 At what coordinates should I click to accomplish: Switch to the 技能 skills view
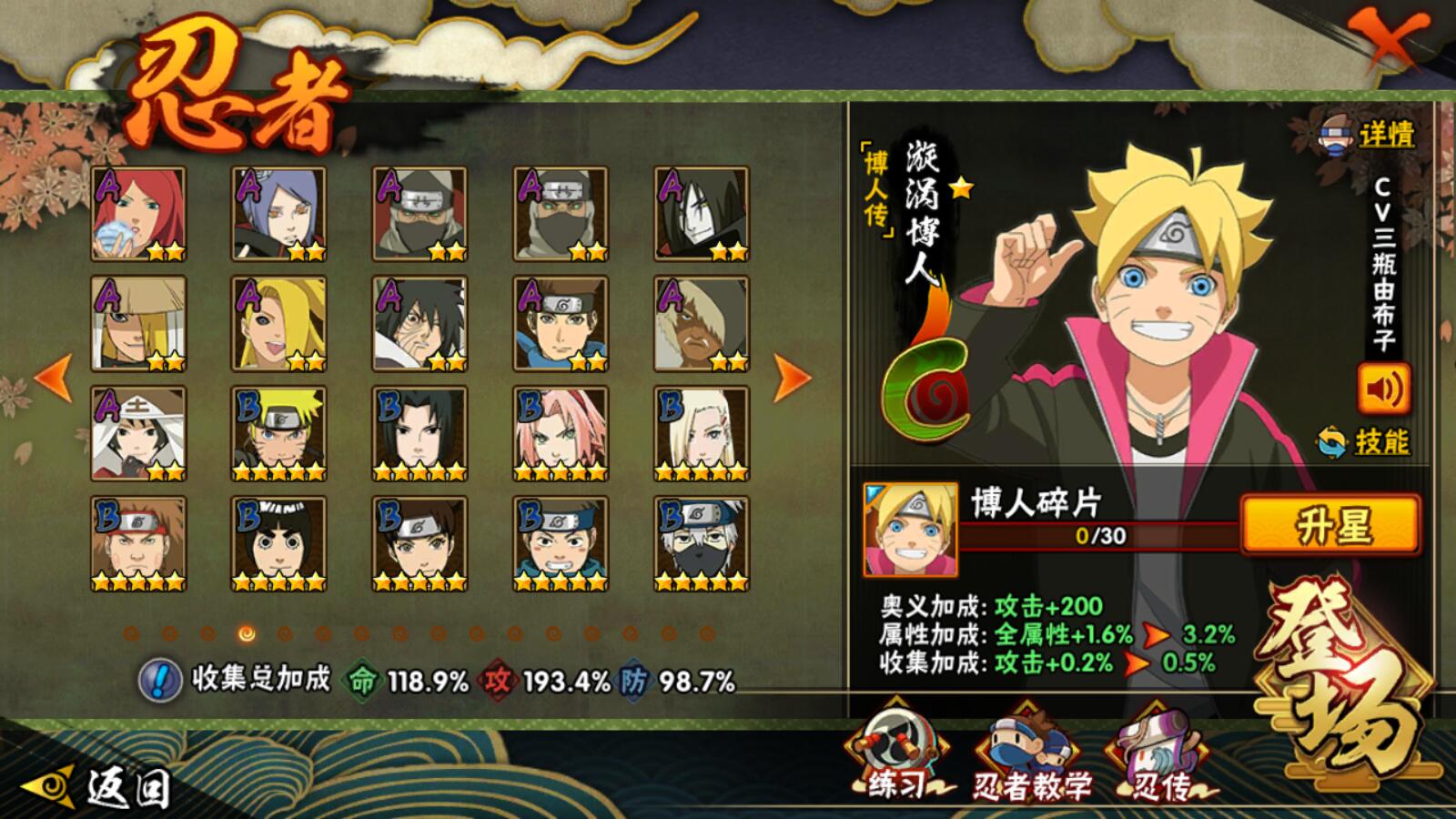1367,442
